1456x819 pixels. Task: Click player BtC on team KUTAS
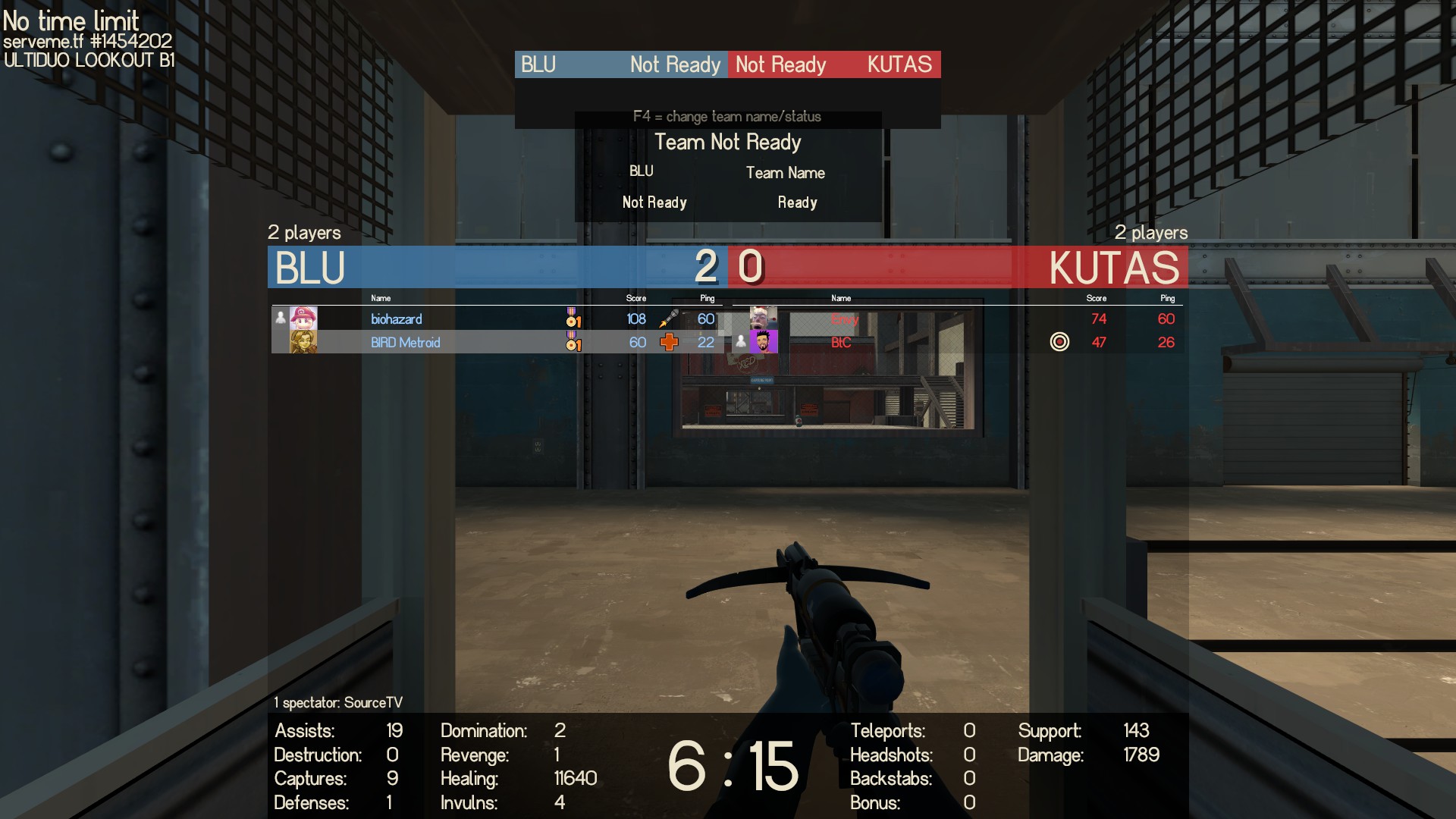tap(841, 343)
